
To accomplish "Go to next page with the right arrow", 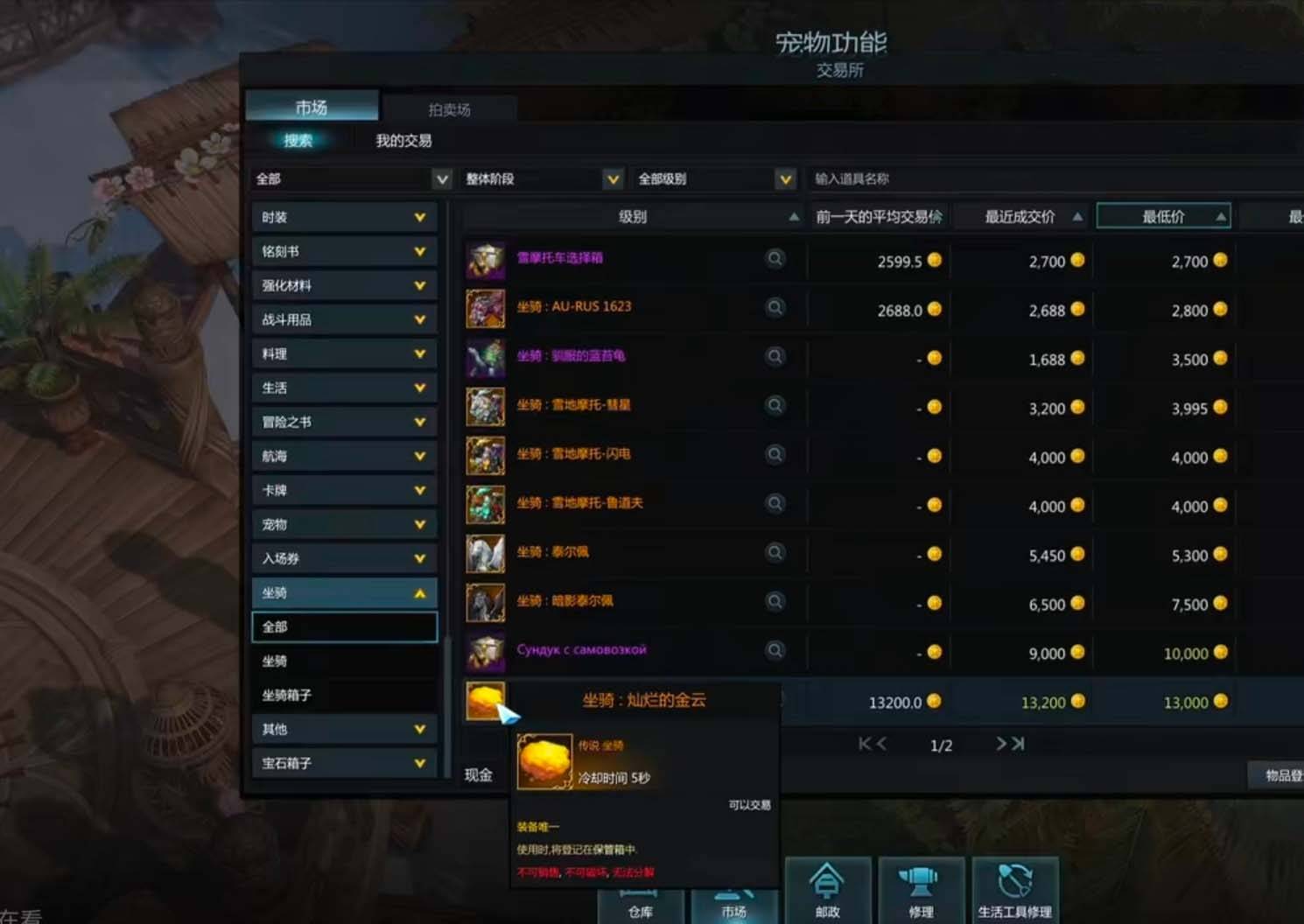I will point(1001,744).
